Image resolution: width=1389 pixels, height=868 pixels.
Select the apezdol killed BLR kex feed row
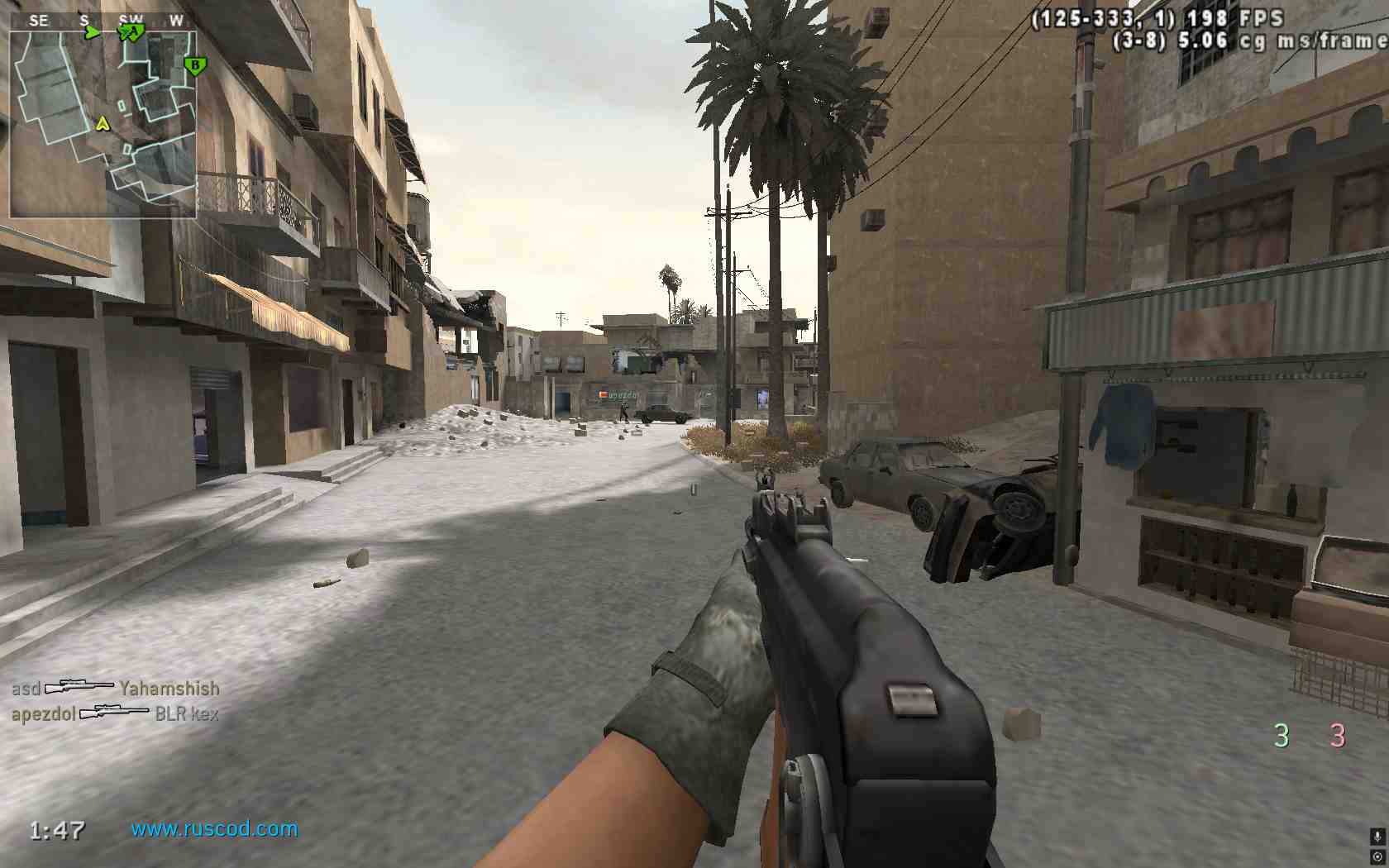[x=116, y=713]
